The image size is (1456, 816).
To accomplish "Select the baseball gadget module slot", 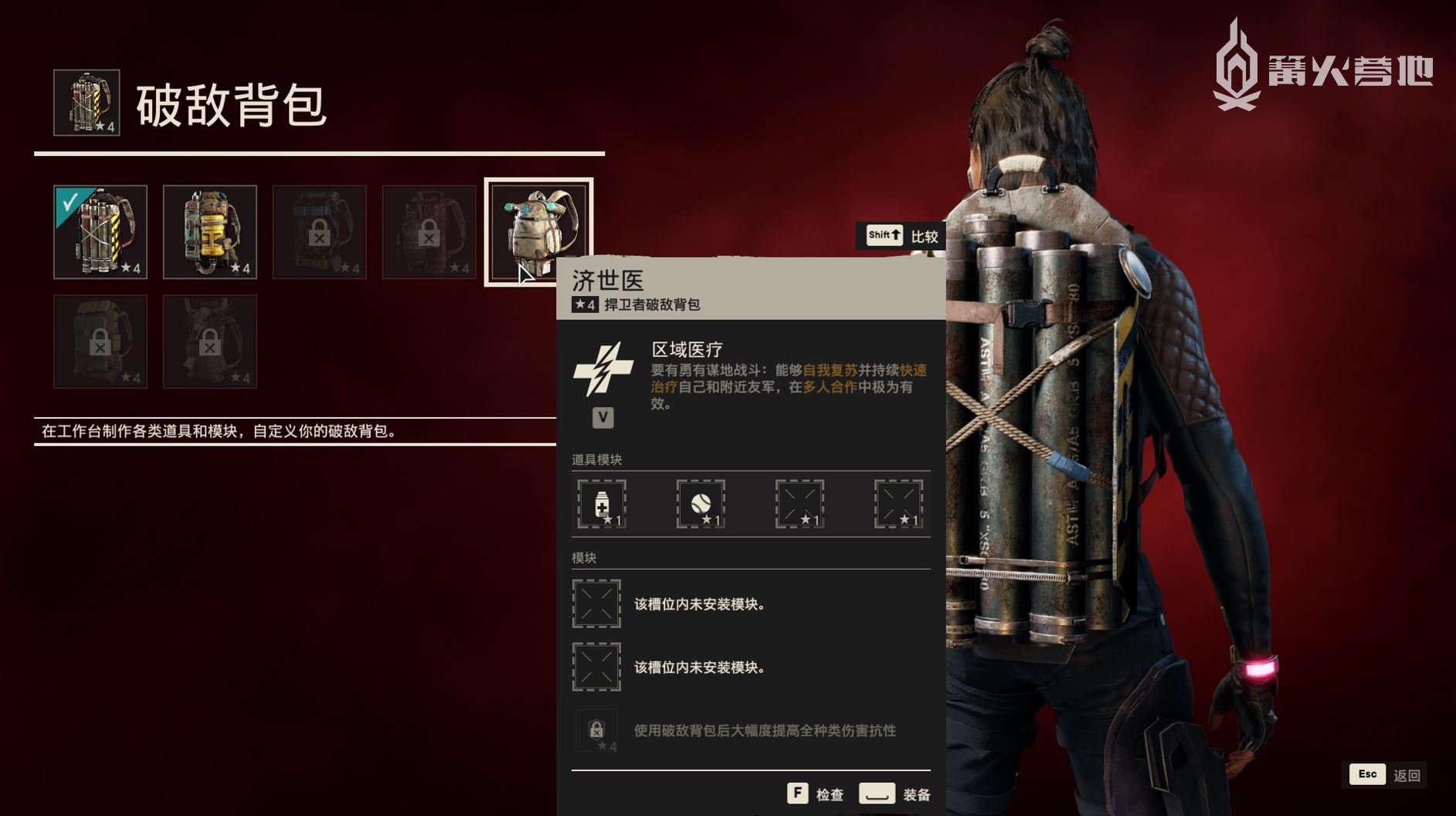I will coord(701,504).
